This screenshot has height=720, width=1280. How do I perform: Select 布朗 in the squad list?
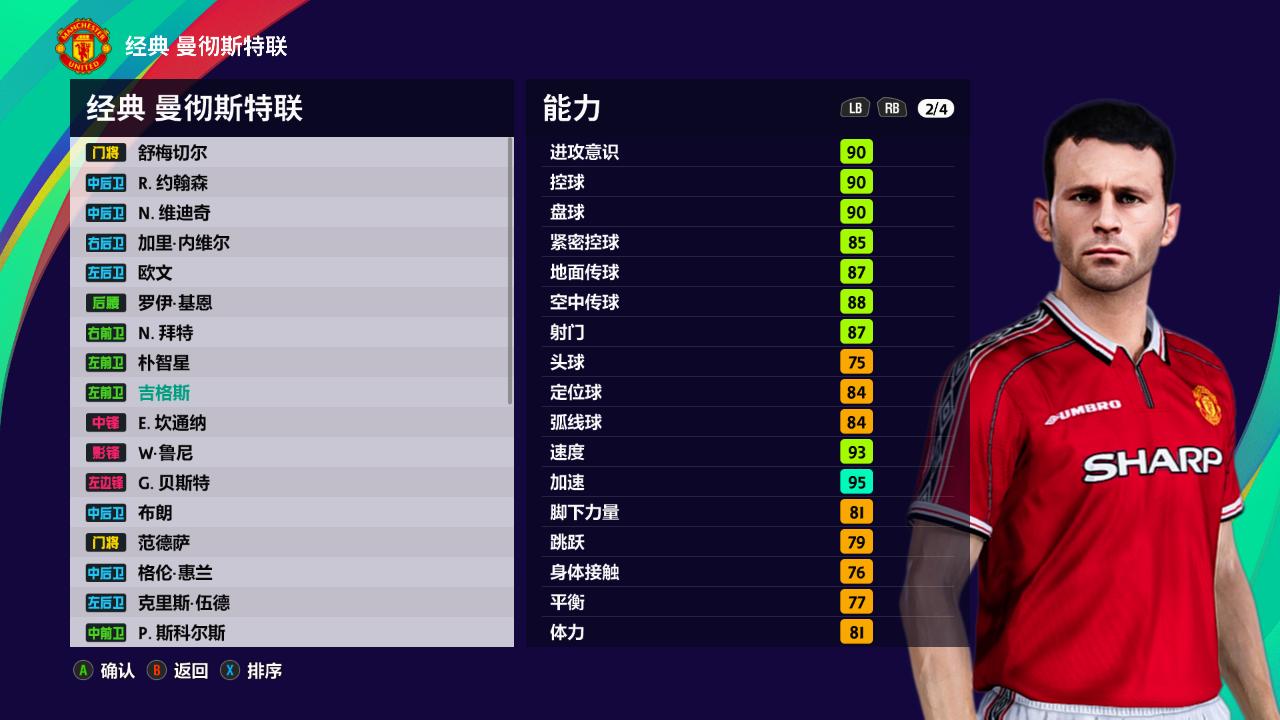coord(290,513)
